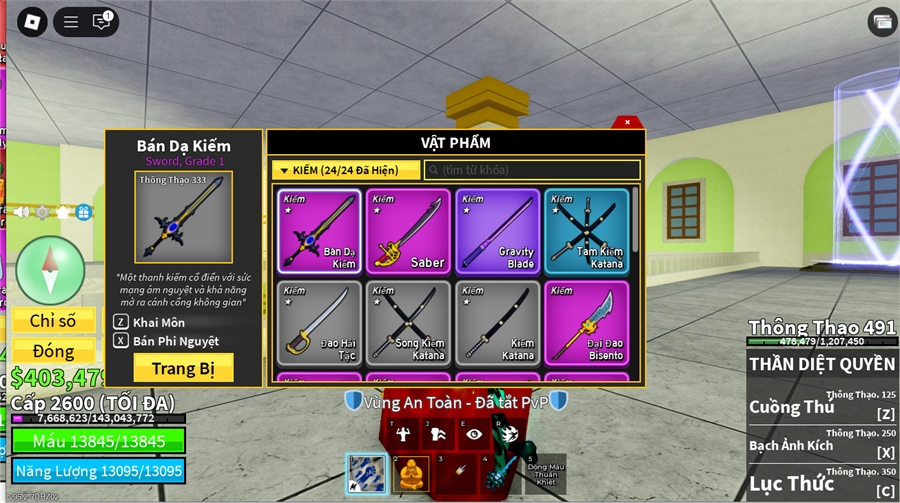
Task: Click the keyword search field
Action: pos(532,170)
